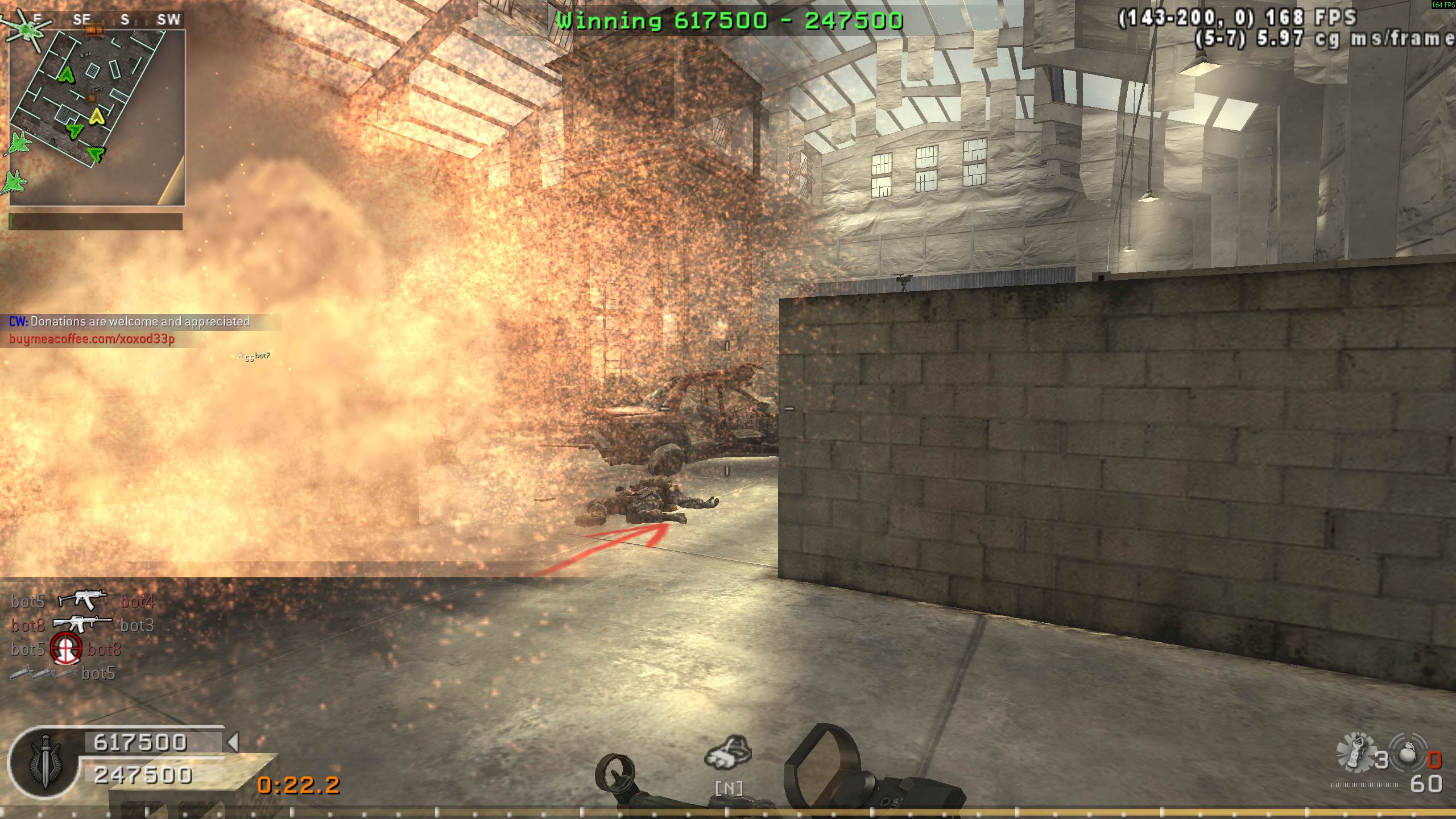The width and height of the screenshot is (1456, 819).
Task: Select the yellow player arrow on minimap
Action: point(96,117)
